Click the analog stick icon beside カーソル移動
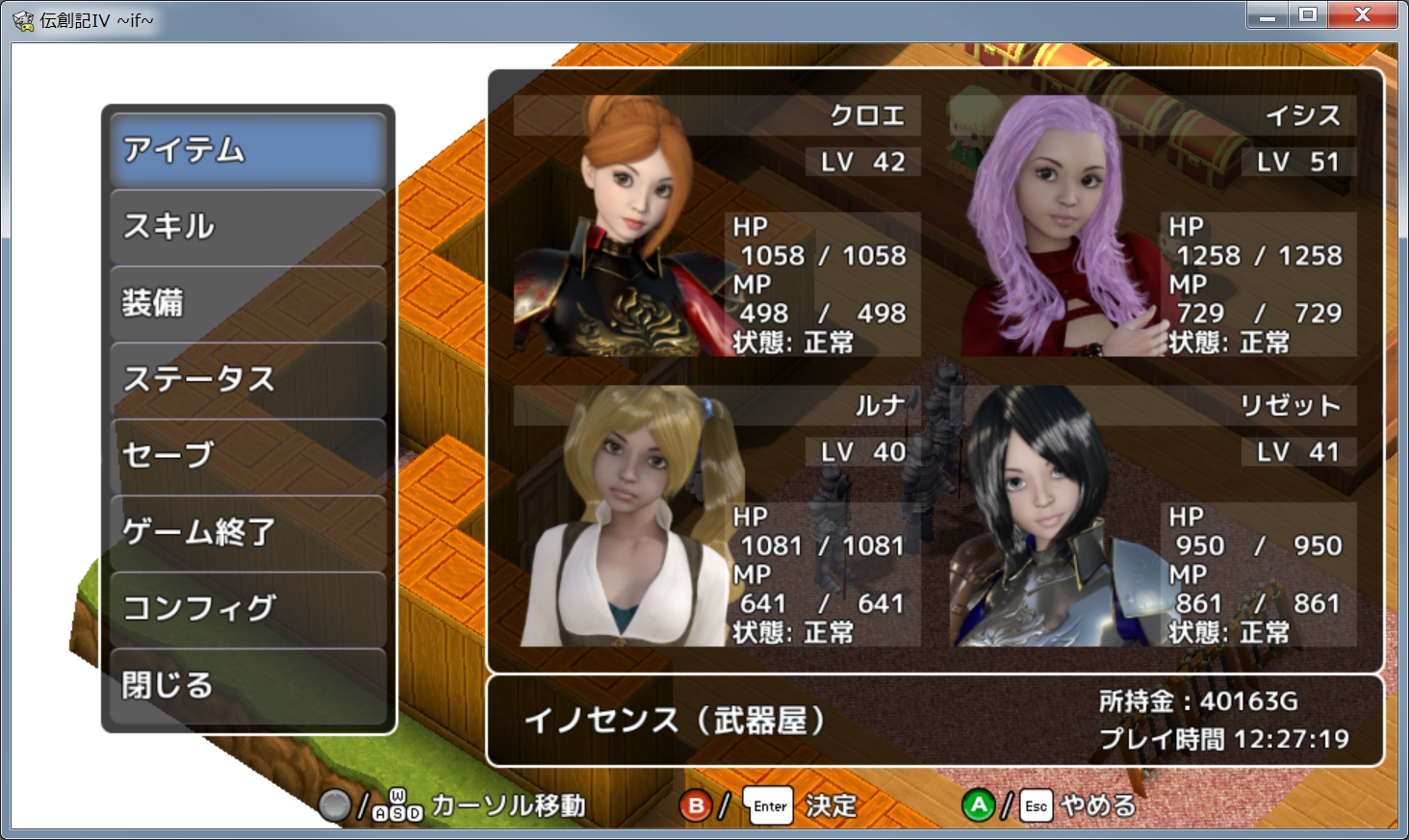 point(335,804)
